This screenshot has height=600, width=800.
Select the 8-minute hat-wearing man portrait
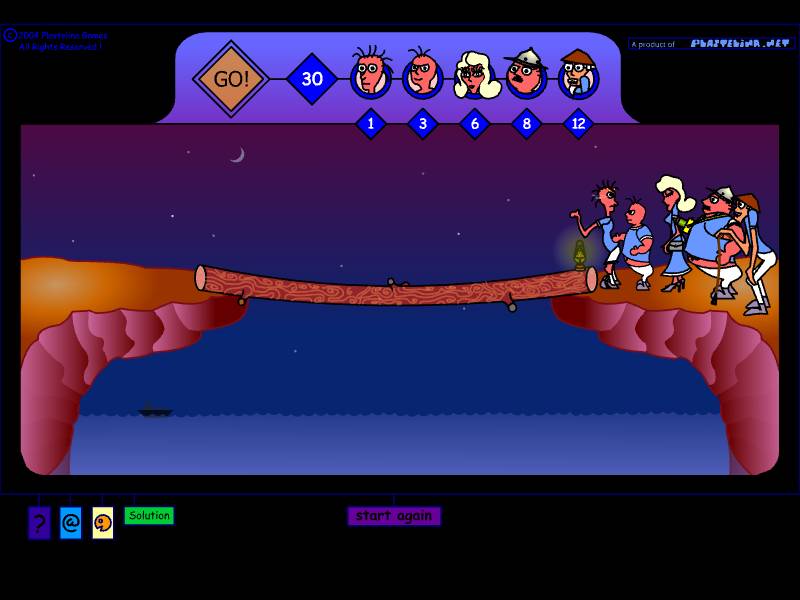tap(526, 74)
